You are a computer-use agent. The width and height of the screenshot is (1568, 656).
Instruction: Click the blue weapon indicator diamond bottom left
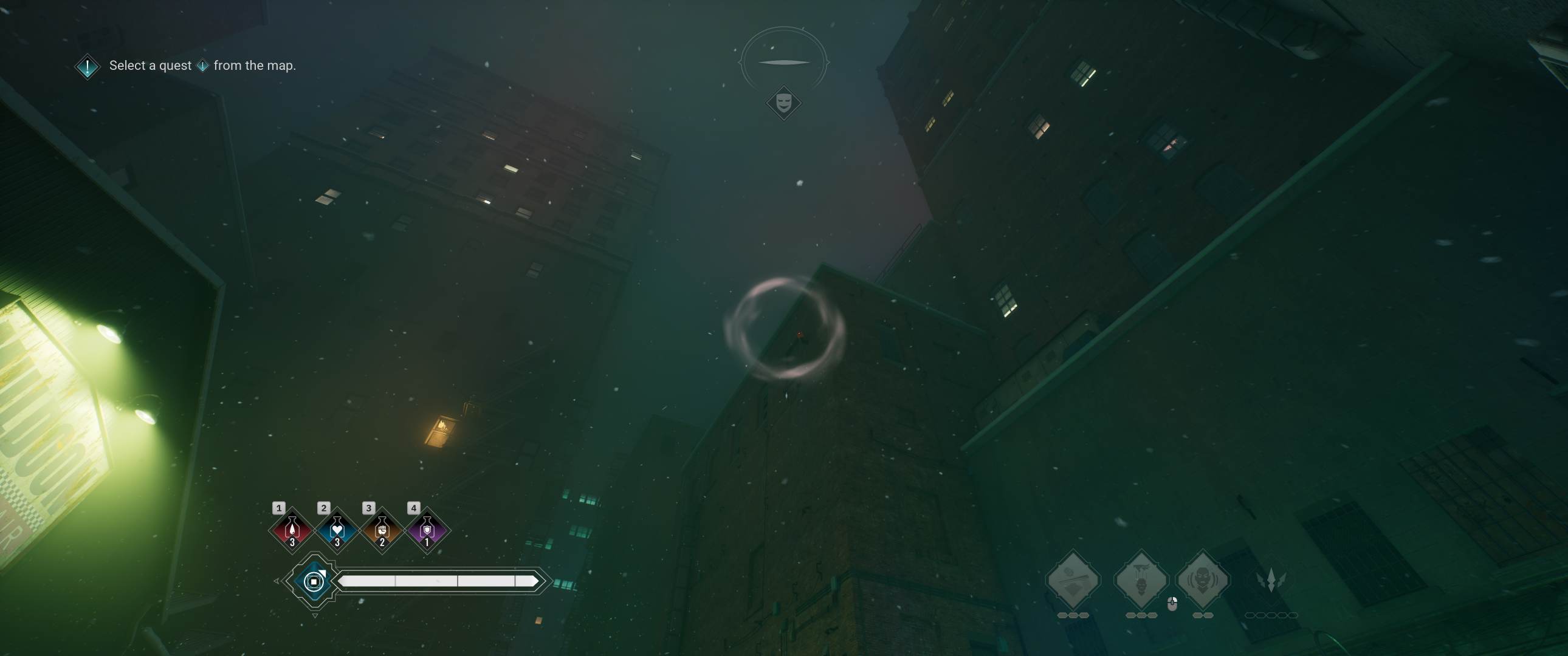click(x=315, y=583)
